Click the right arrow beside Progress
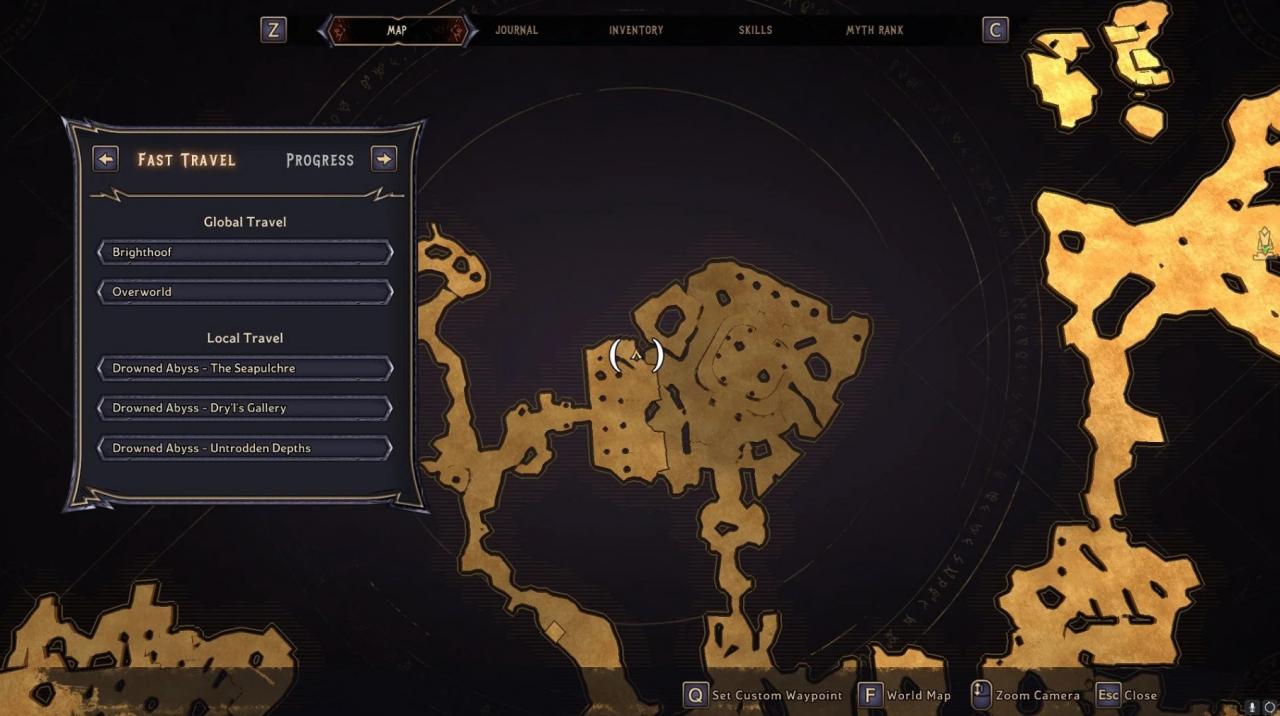This screenshot has width=1280, height=716. (384, 159)
